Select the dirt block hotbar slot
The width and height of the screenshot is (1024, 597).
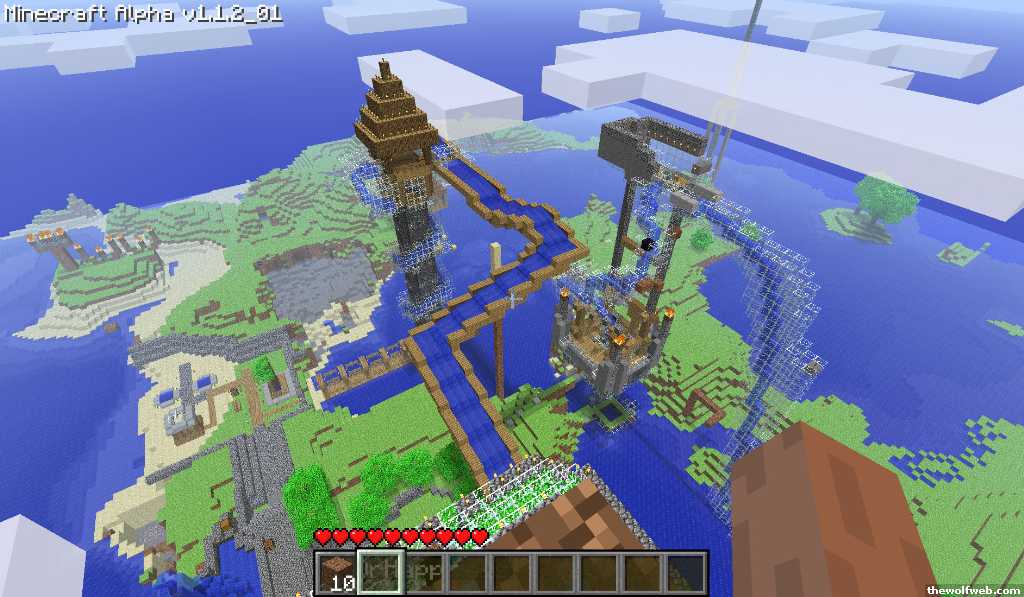338,572
